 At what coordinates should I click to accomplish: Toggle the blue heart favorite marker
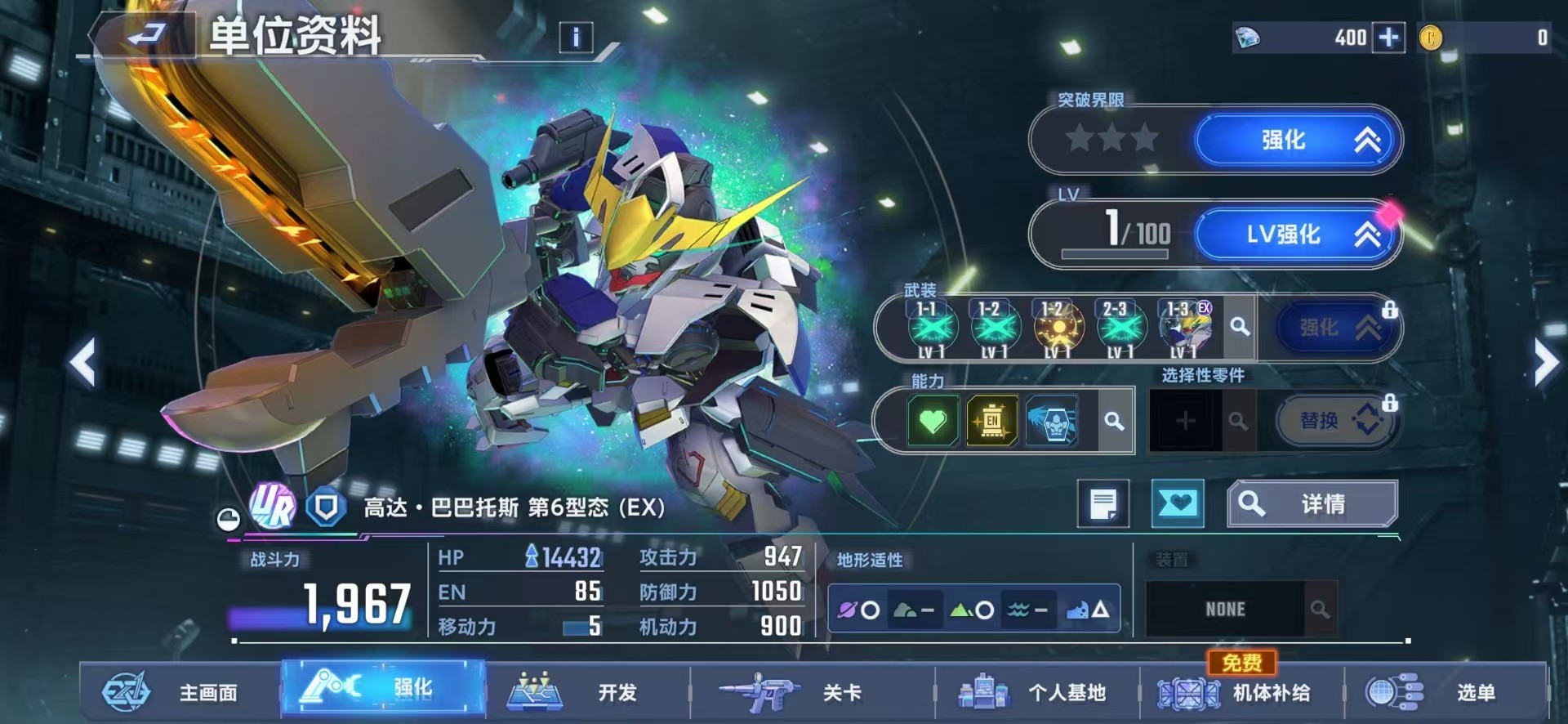pos(1178,503)
